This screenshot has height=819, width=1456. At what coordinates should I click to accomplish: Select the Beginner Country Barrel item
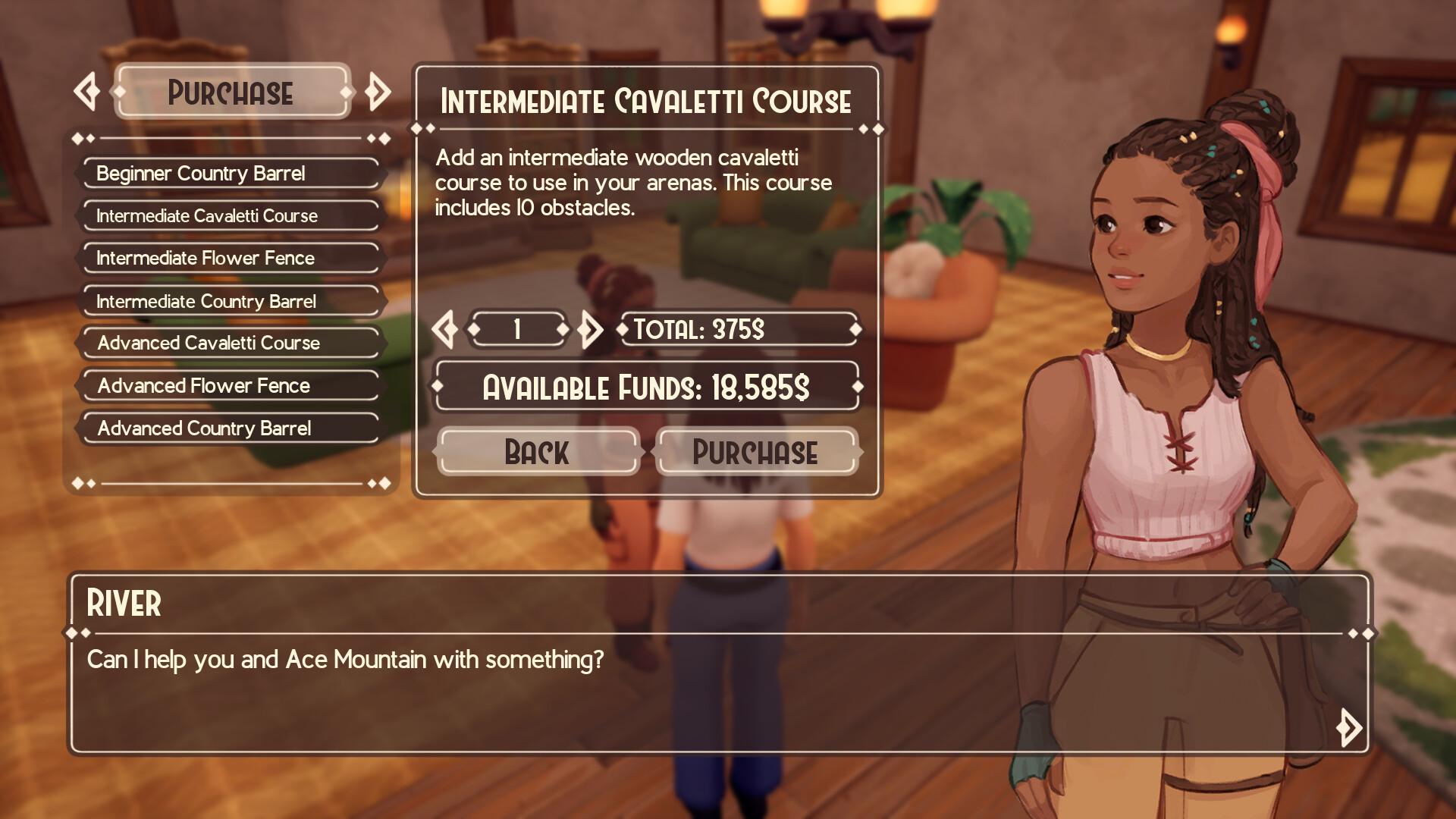point(229,174)
